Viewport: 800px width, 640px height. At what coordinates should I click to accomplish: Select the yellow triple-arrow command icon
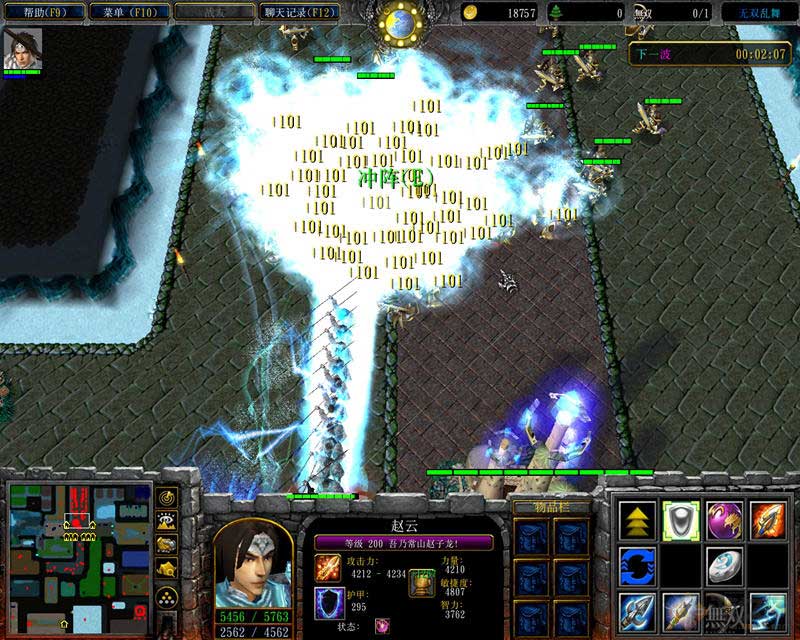(638, 521)
